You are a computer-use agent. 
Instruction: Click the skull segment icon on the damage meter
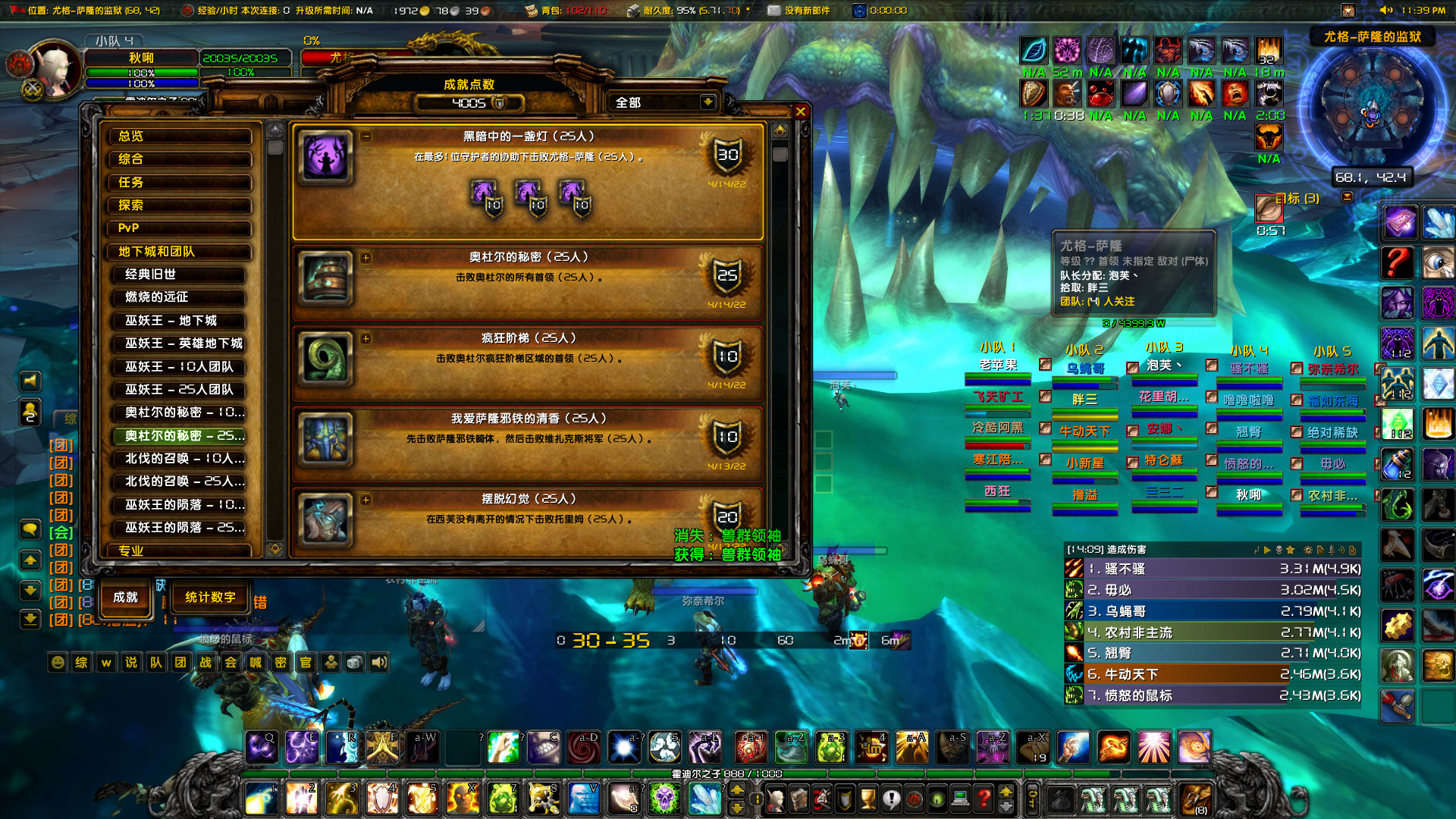coord(1279,551)
